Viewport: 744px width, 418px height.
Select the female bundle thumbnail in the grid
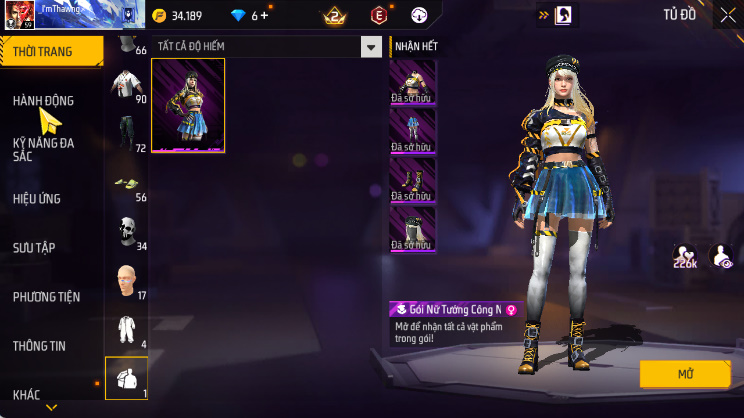click(188, 105)
